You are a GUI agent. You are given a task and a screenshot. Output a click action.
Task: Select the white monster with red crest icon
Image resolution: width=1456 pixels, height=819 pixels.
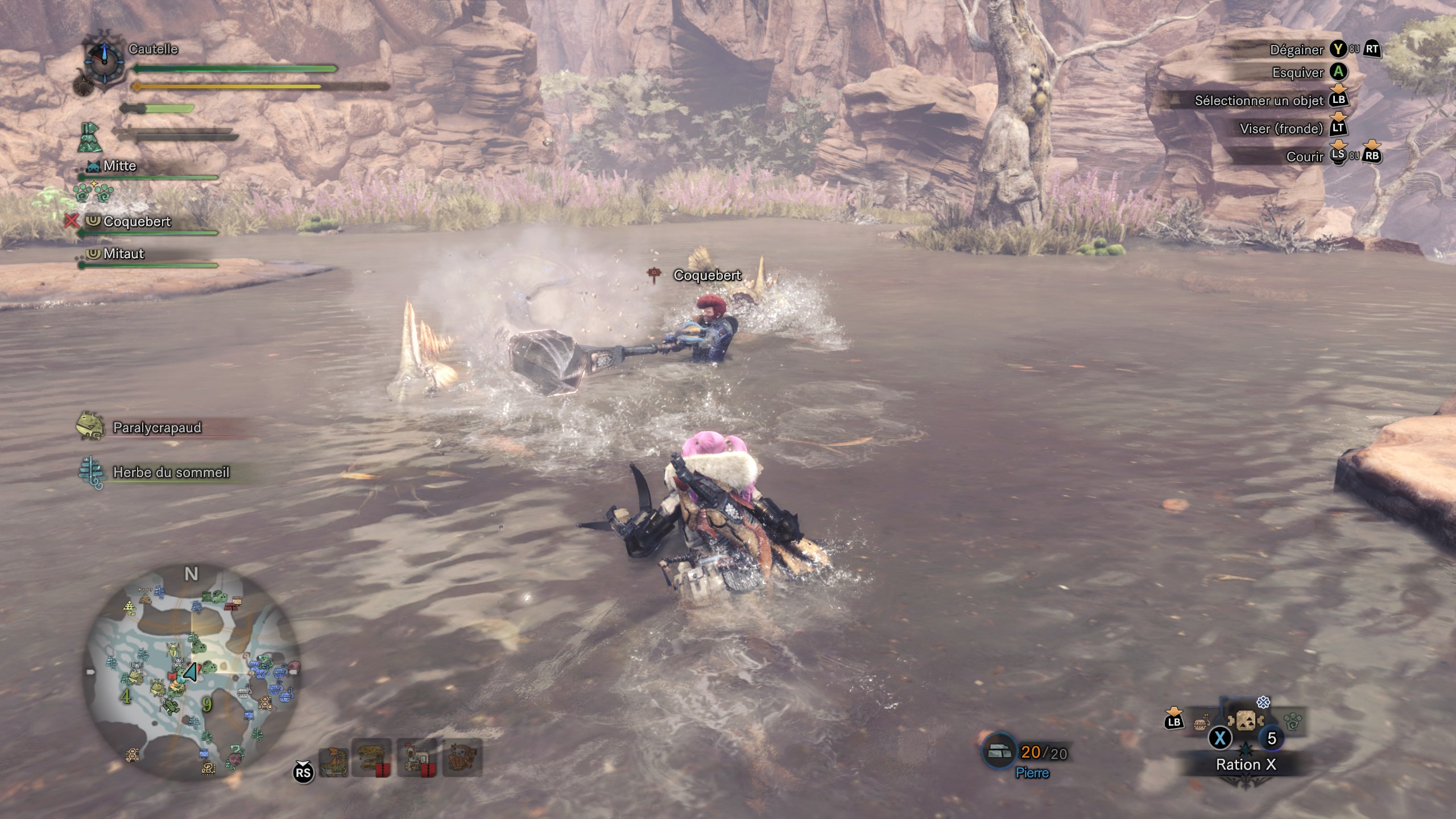[x=417, y=758]
